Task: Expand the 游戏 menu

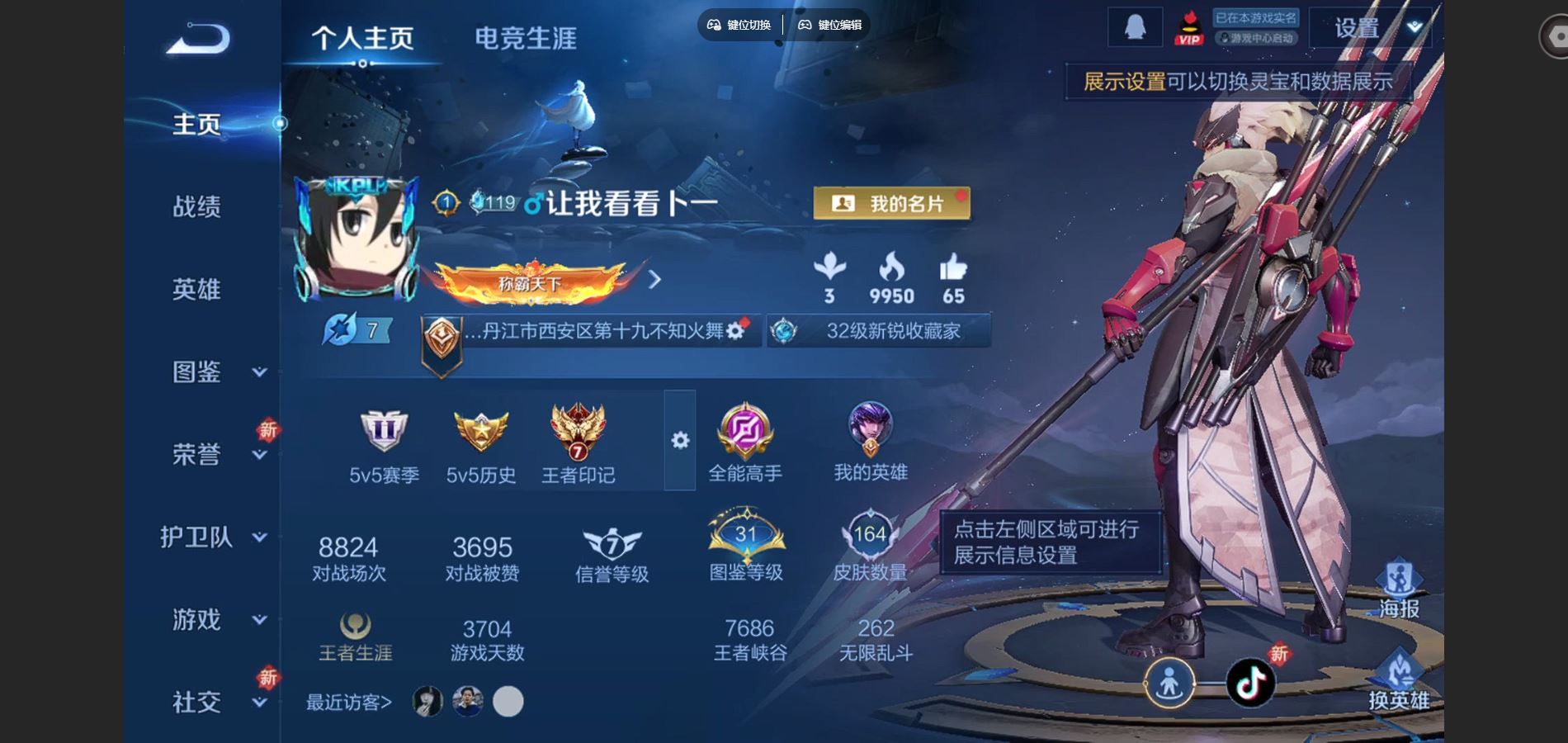Action: click(258, 620)
